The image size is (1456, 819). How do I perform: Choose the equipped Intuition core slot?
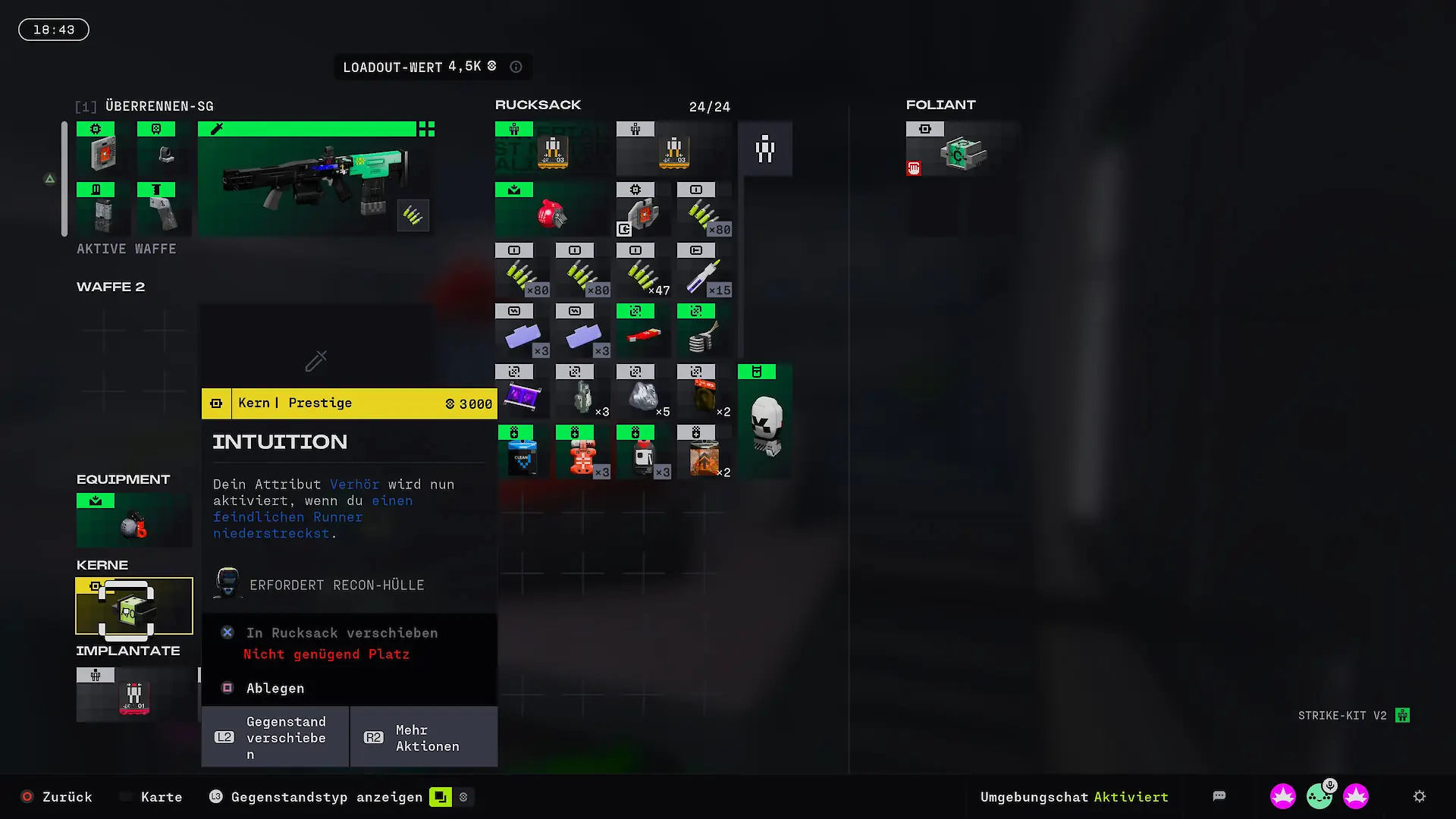[133, 607]
